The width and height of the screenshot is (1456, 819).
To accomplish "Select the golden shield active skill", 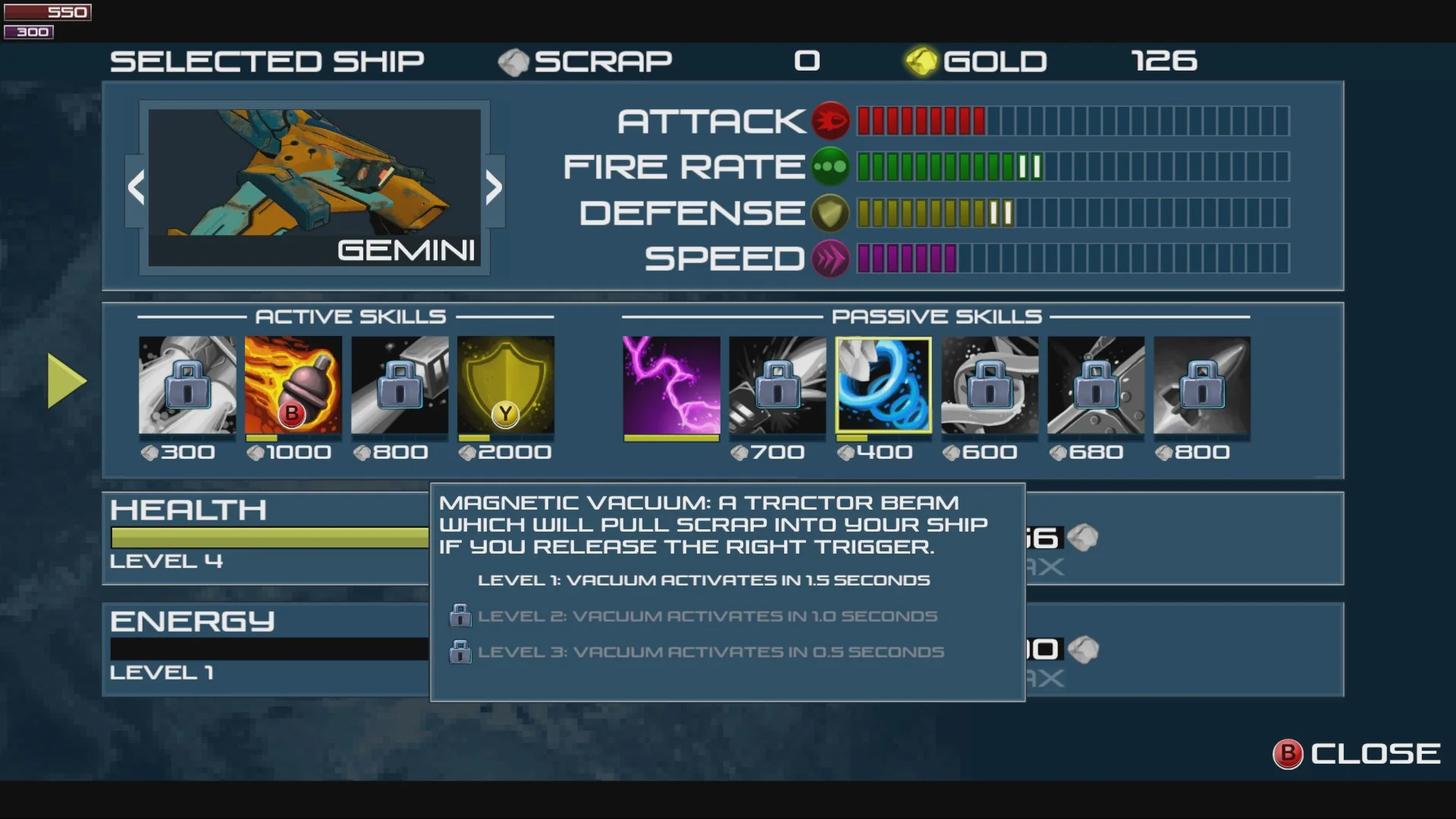I will (506, 385).
